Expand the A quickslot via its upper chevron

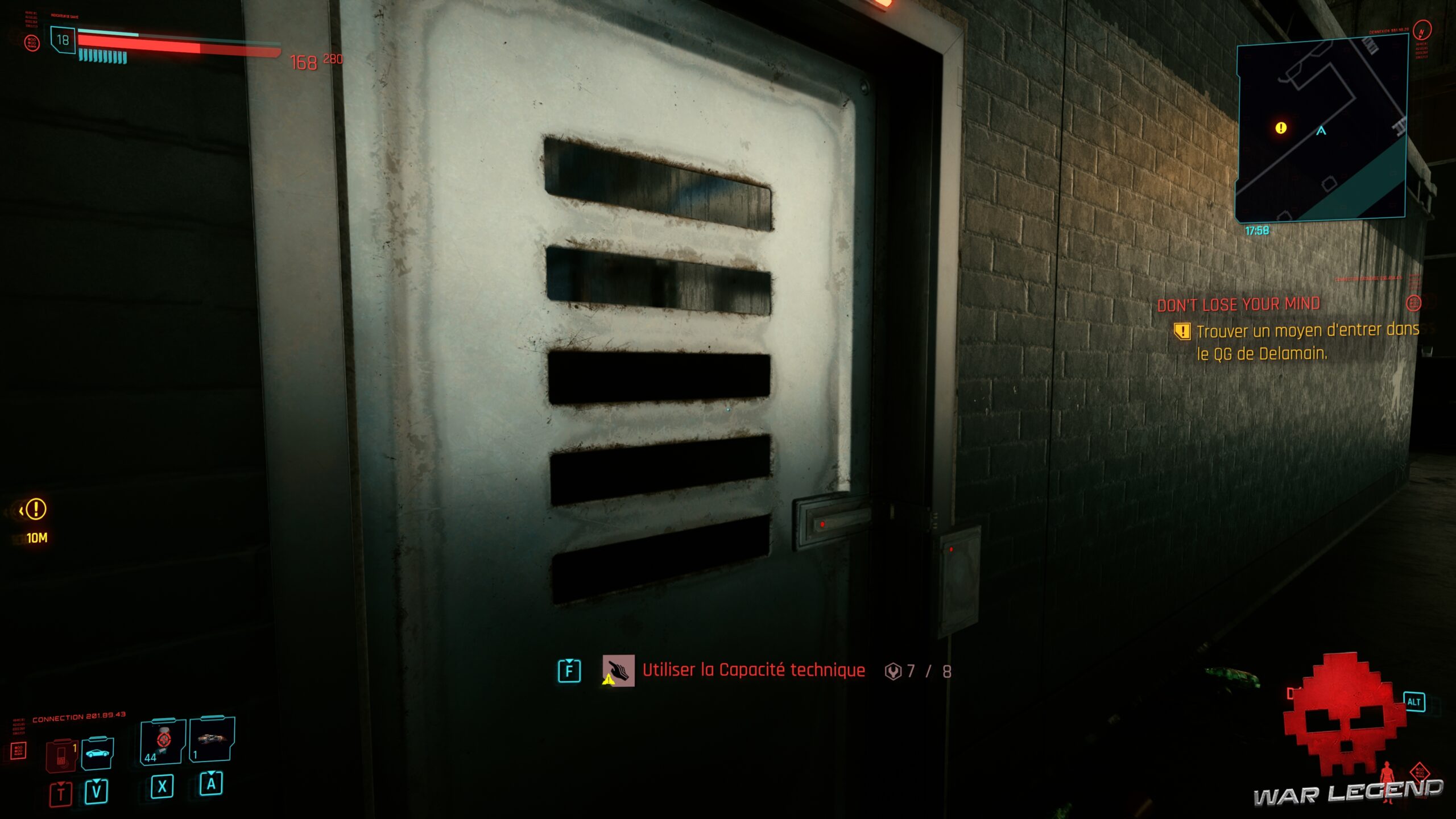pos(212,774)
